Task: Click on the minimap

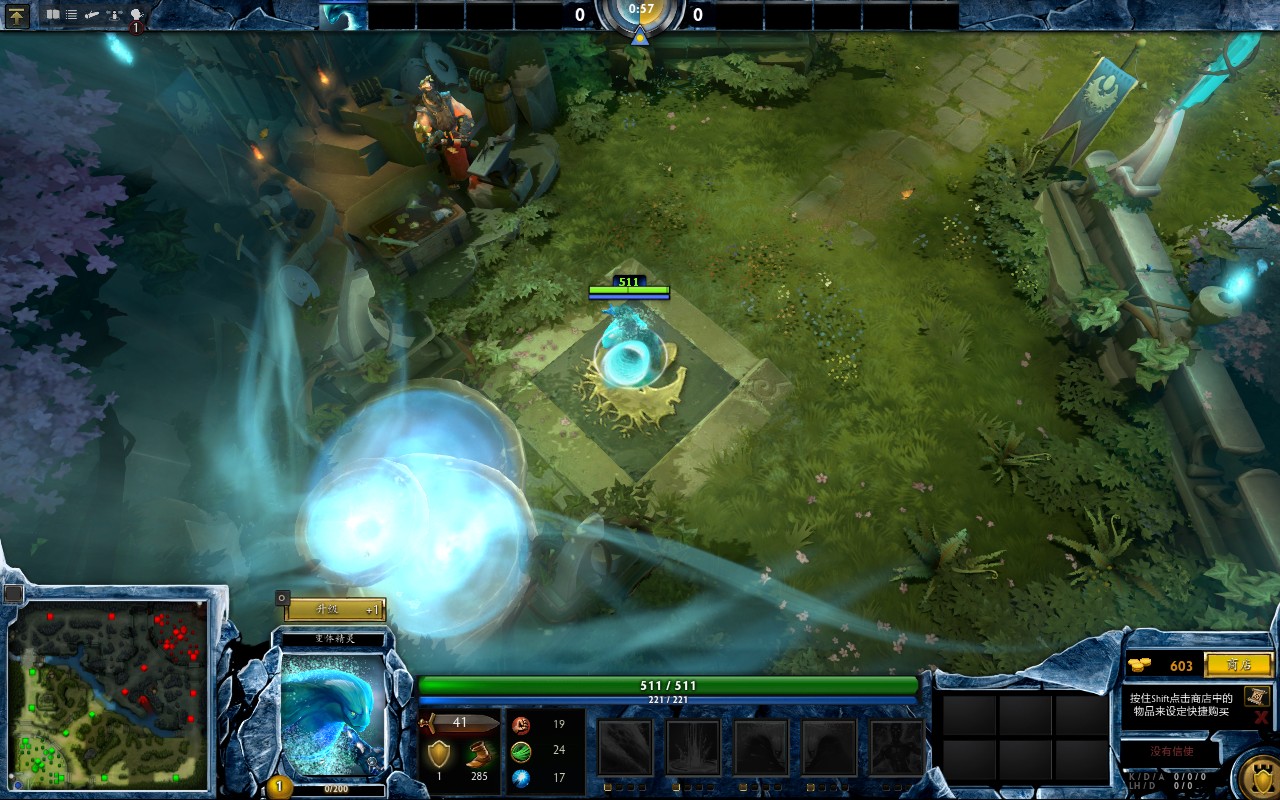Action: 108,691
